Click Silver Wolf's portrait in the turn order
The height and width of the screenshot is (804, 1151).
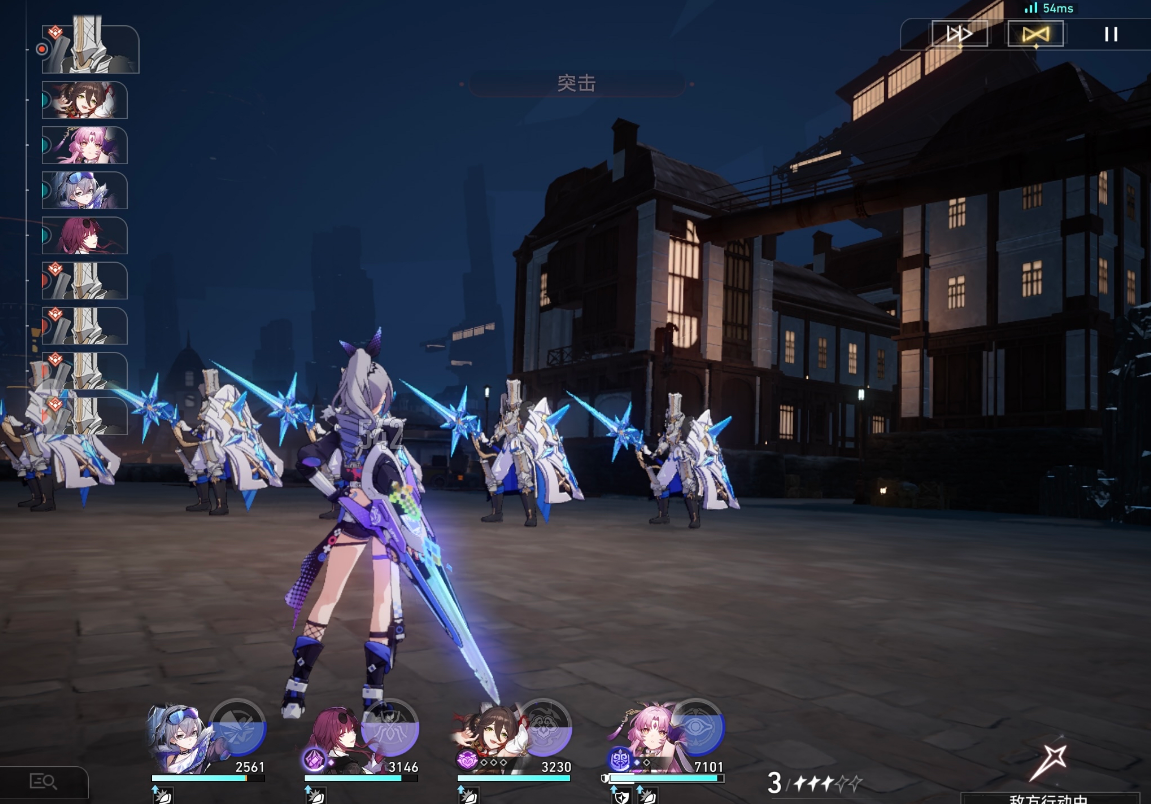pos(85,190)
